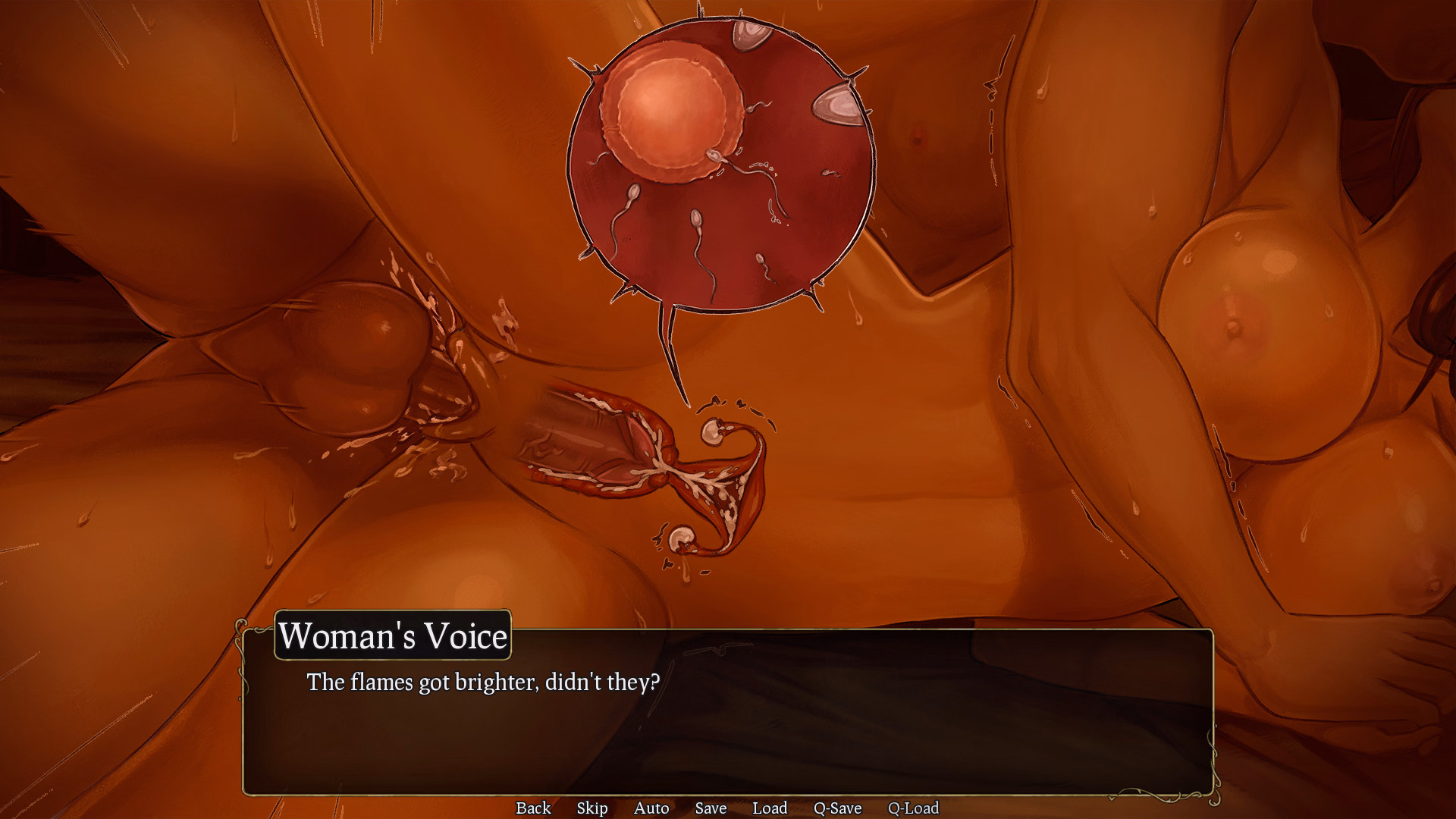
Task: Click inside the textbox to continue
Action: coord(728,728)
